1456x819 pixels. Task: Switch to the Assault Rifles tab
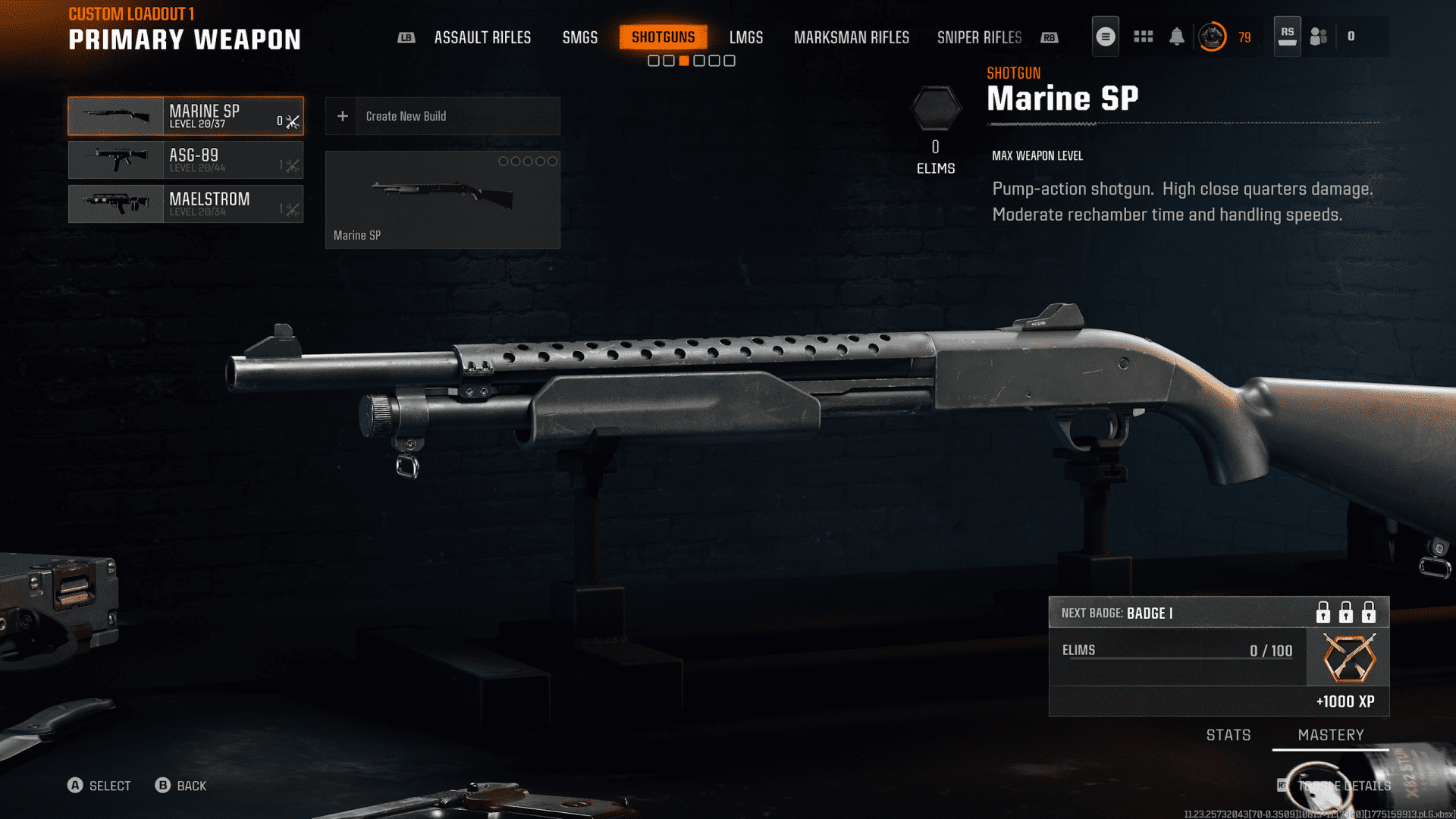tap(482, 37)
